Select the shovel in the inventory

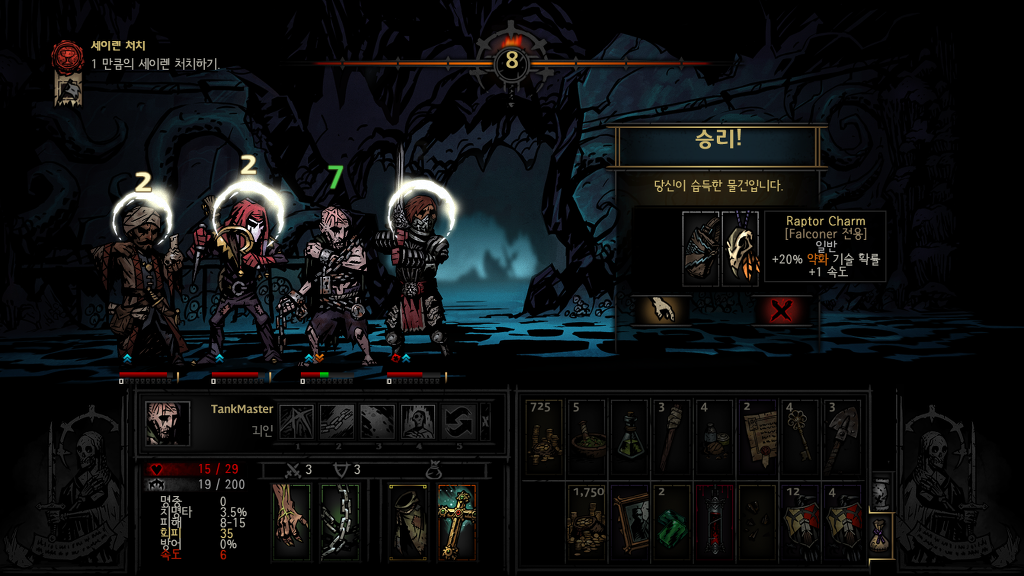pos(842,439)
